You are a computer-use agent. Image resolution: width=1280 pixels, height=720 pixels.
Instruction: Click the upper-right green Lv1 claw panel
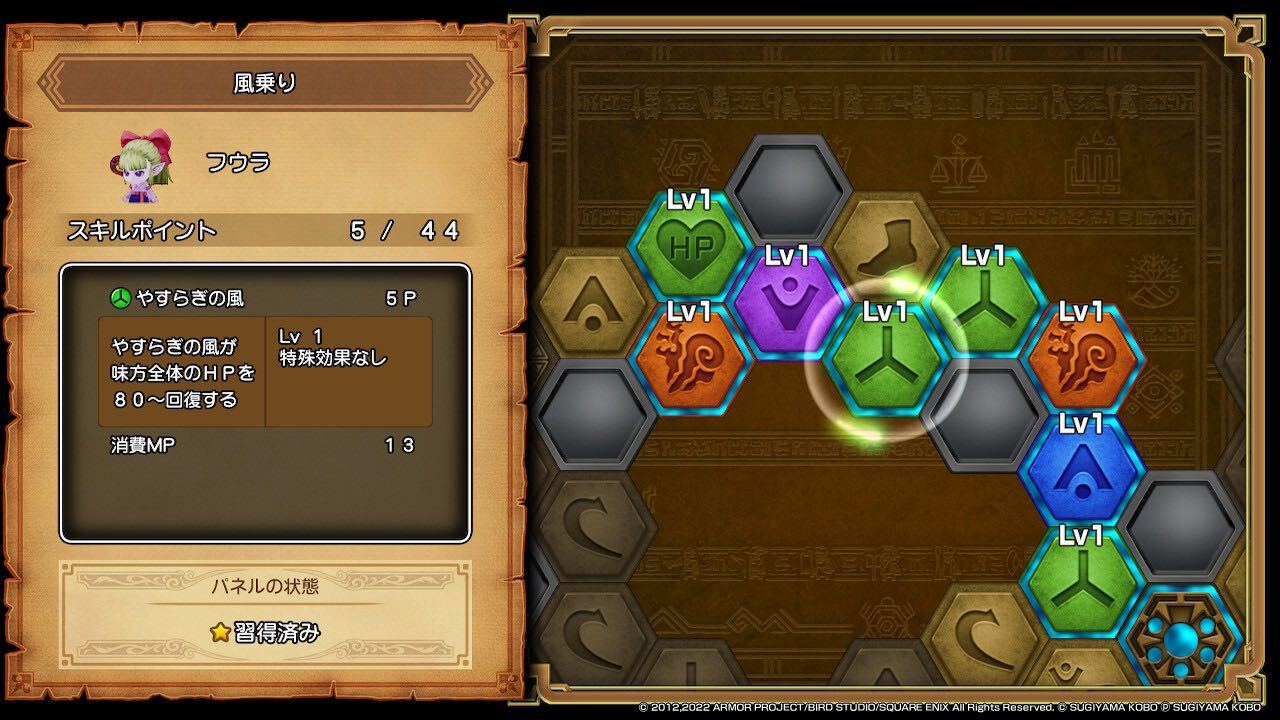tap(985, 300)
